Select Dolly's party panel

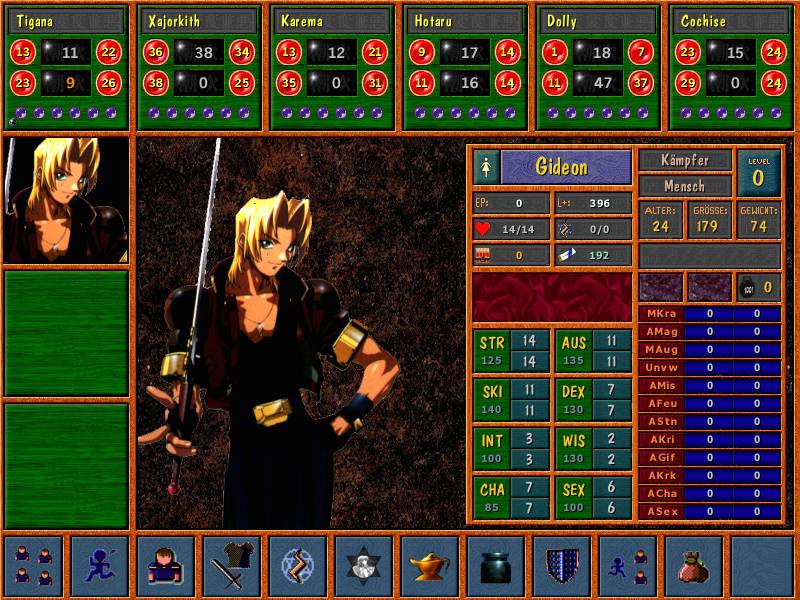click(x=598, y=21)
